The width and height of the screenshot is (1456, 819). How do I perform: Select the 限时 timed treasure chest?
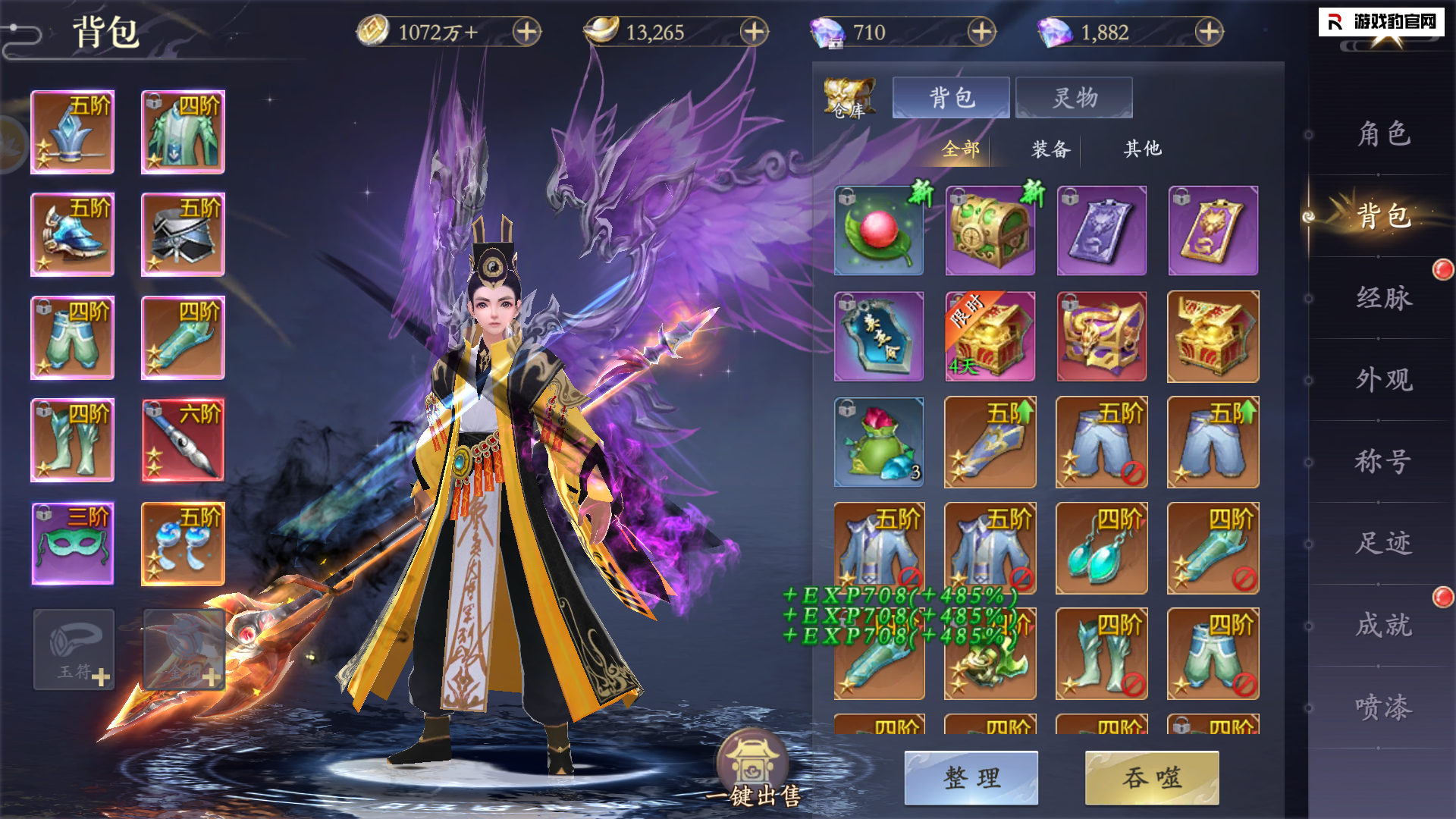tap(990, 337)
